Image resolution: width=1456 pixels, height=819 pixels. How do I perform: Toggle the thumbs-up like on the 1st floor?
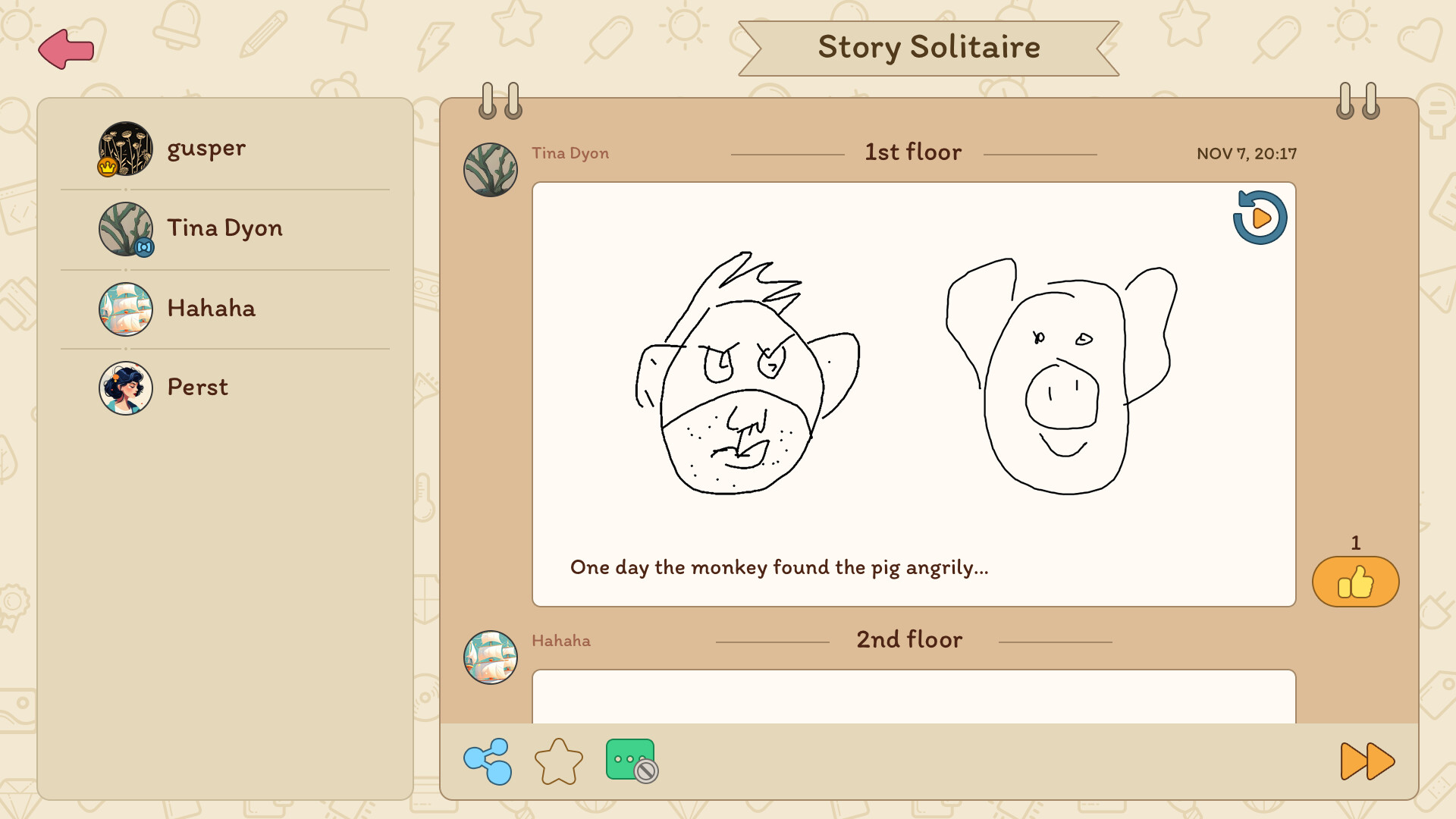(x=1354, y=582)
